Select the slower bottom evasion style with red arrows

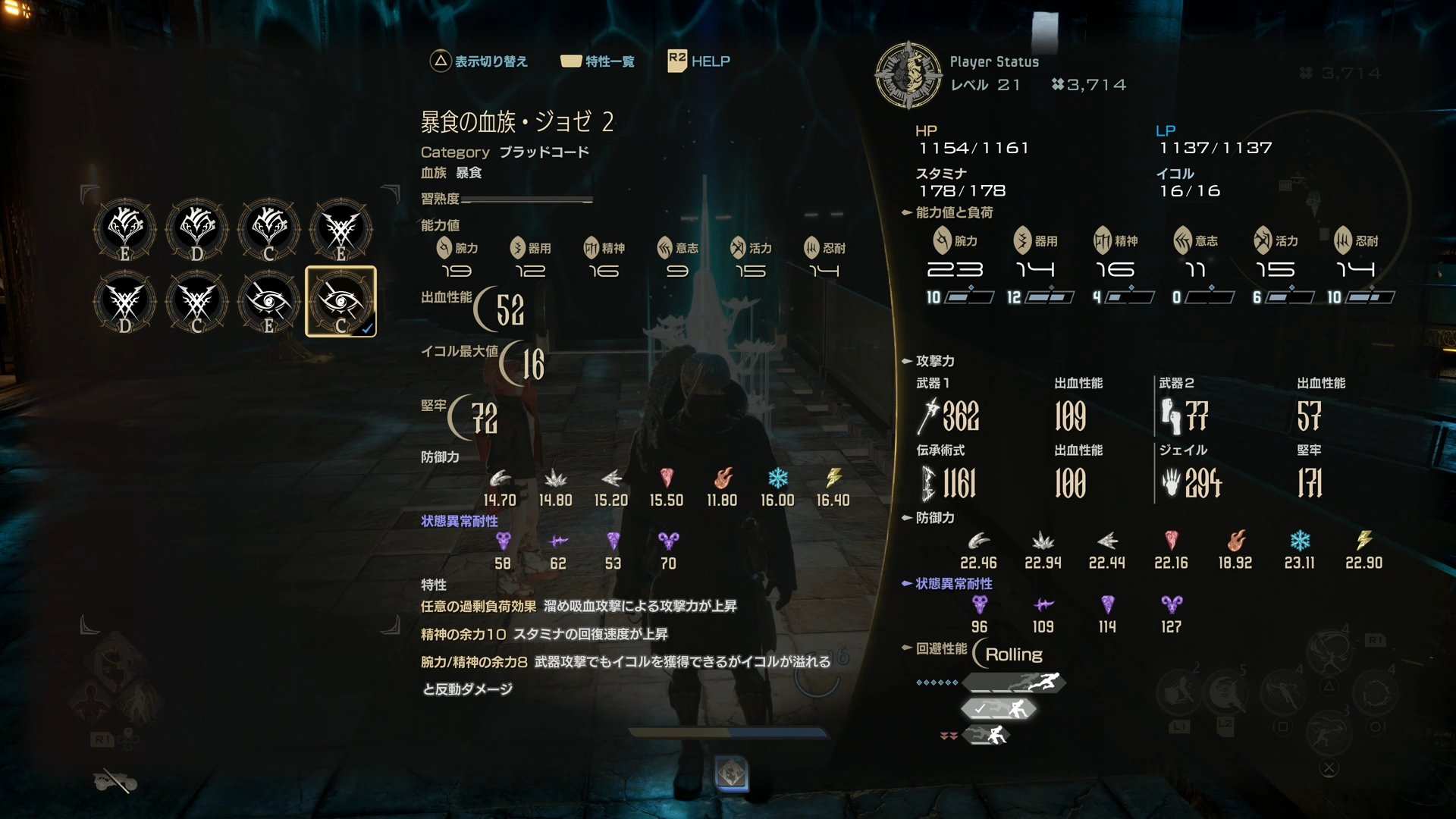point(986,733)
